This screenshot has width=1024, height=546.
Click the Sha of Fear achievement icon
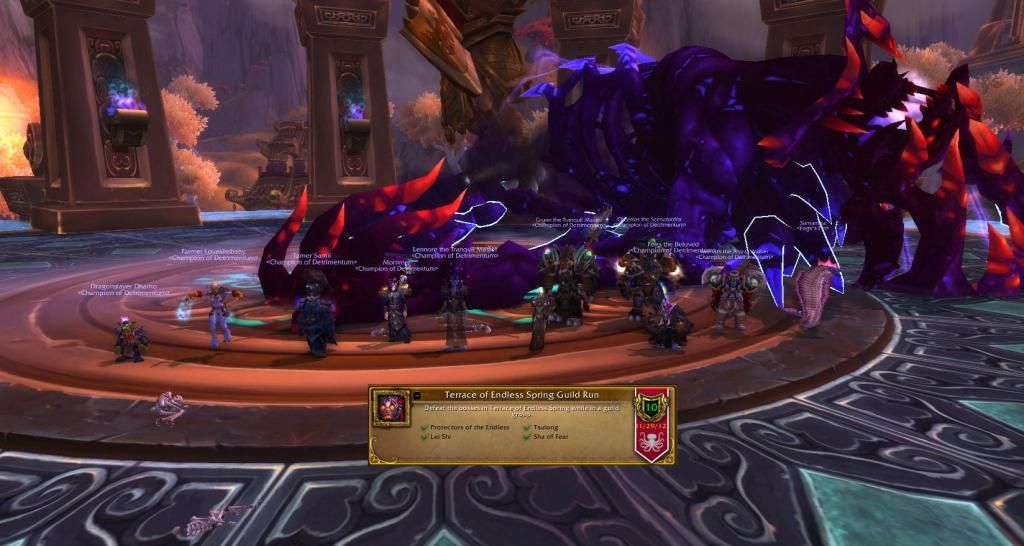(x=390, y=410)
